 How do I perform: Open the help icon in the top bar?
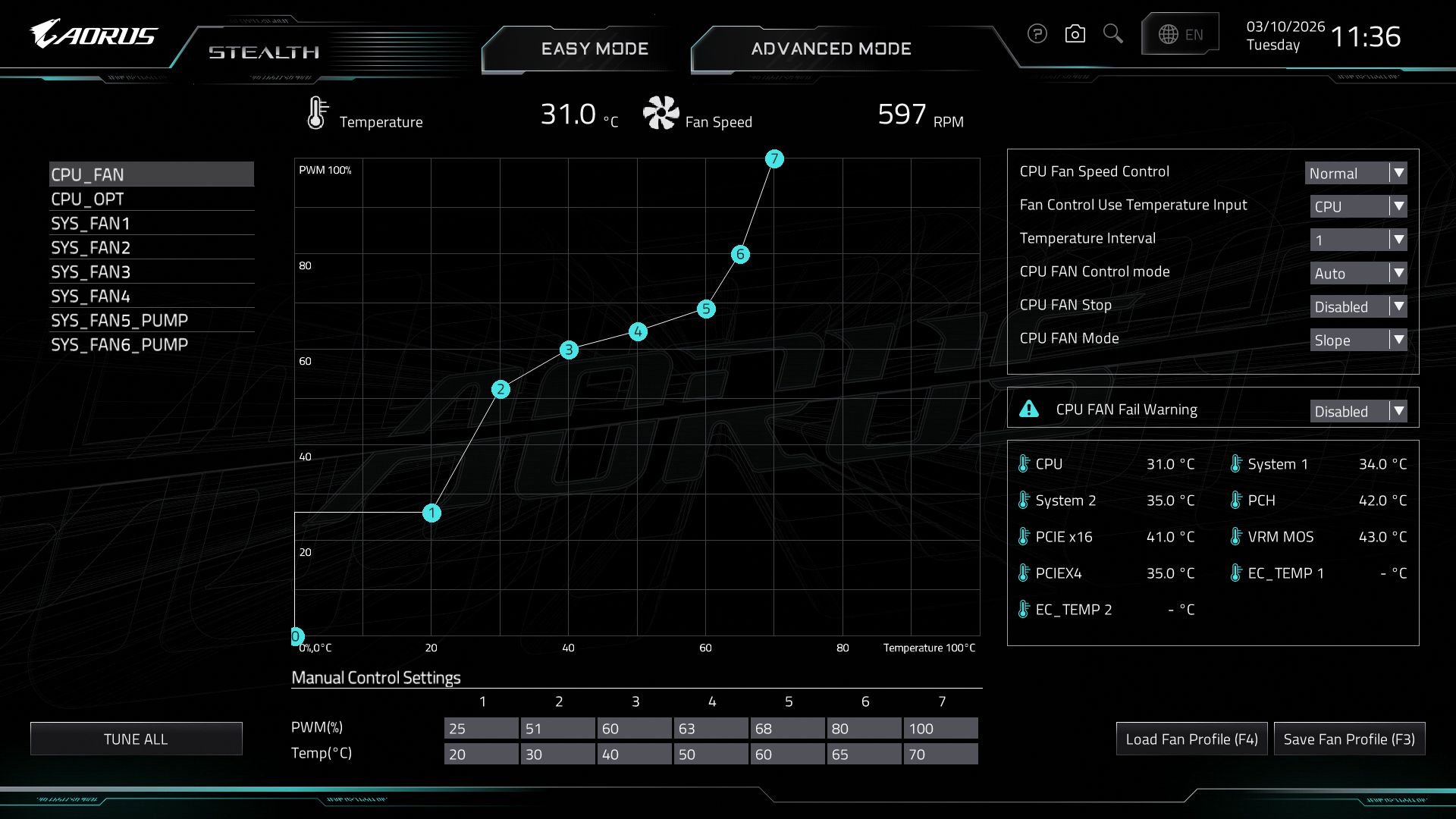1037,34
